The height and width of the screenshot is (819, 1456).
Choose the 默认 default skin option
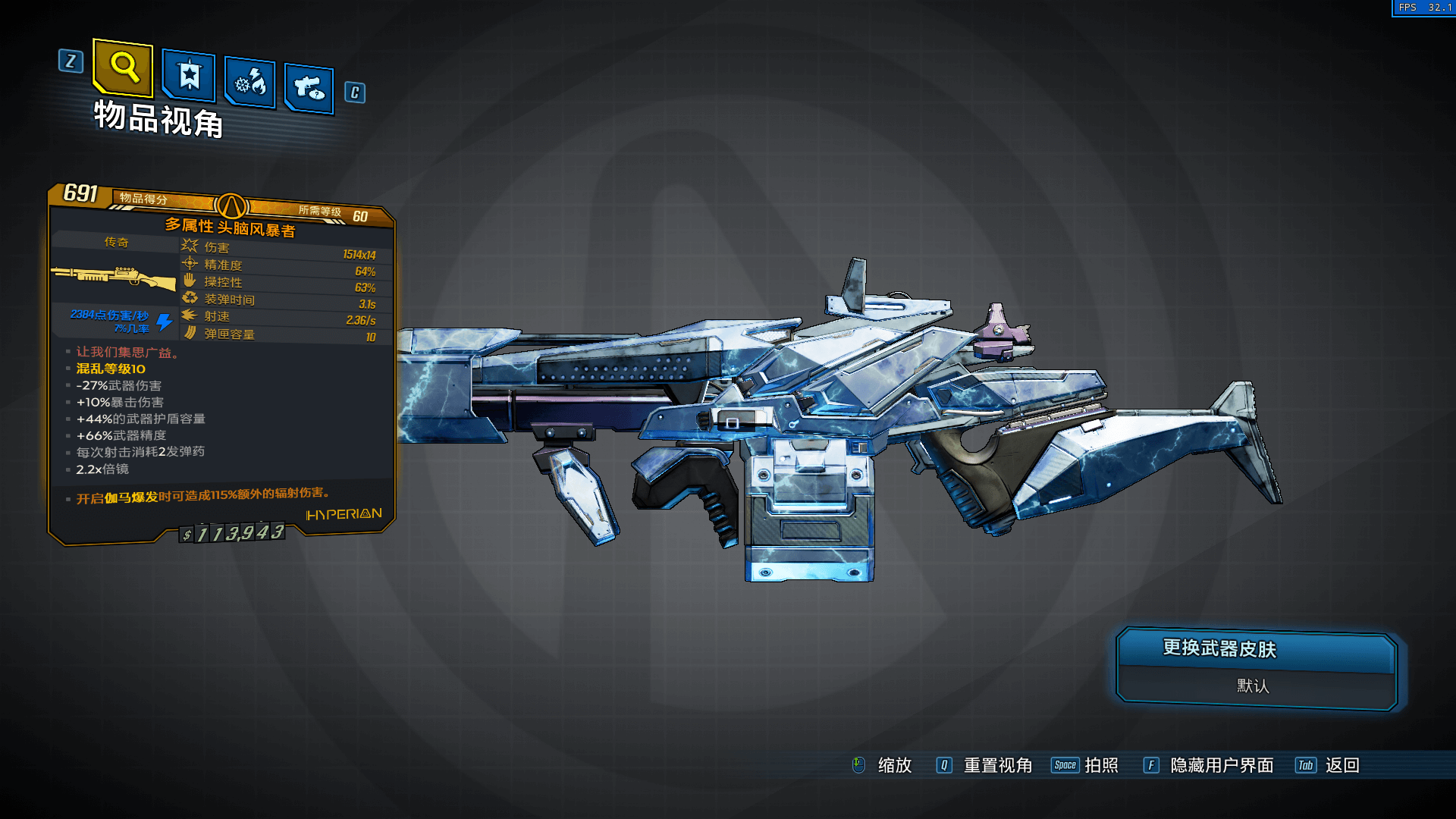click(x=1254, y=686)
